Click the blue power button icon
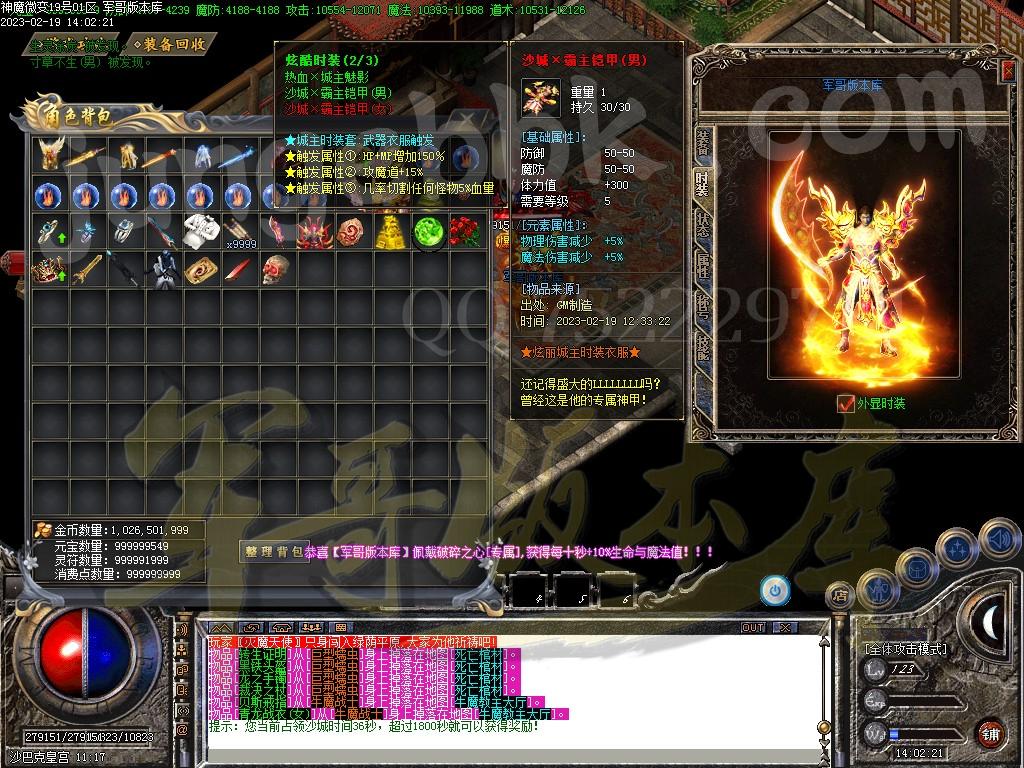This screenshot has height=768, width=1024. pos(774,590)
